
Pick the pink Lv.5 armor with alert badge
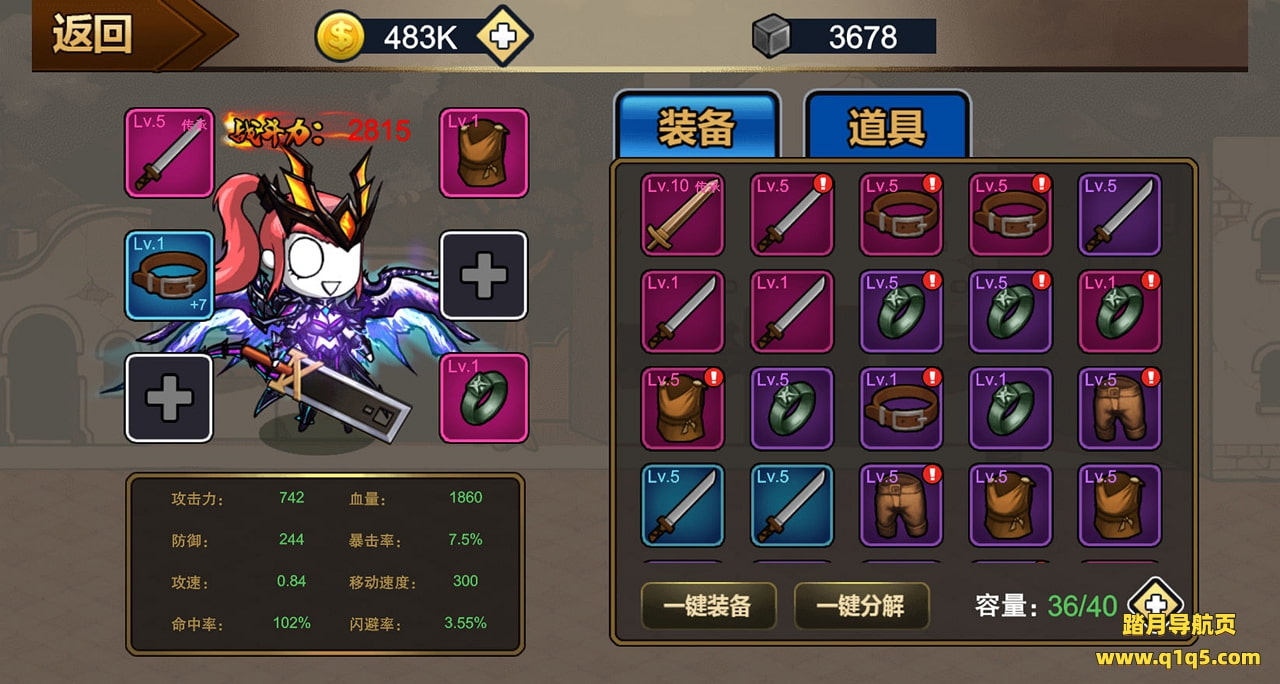coord(683,408)
